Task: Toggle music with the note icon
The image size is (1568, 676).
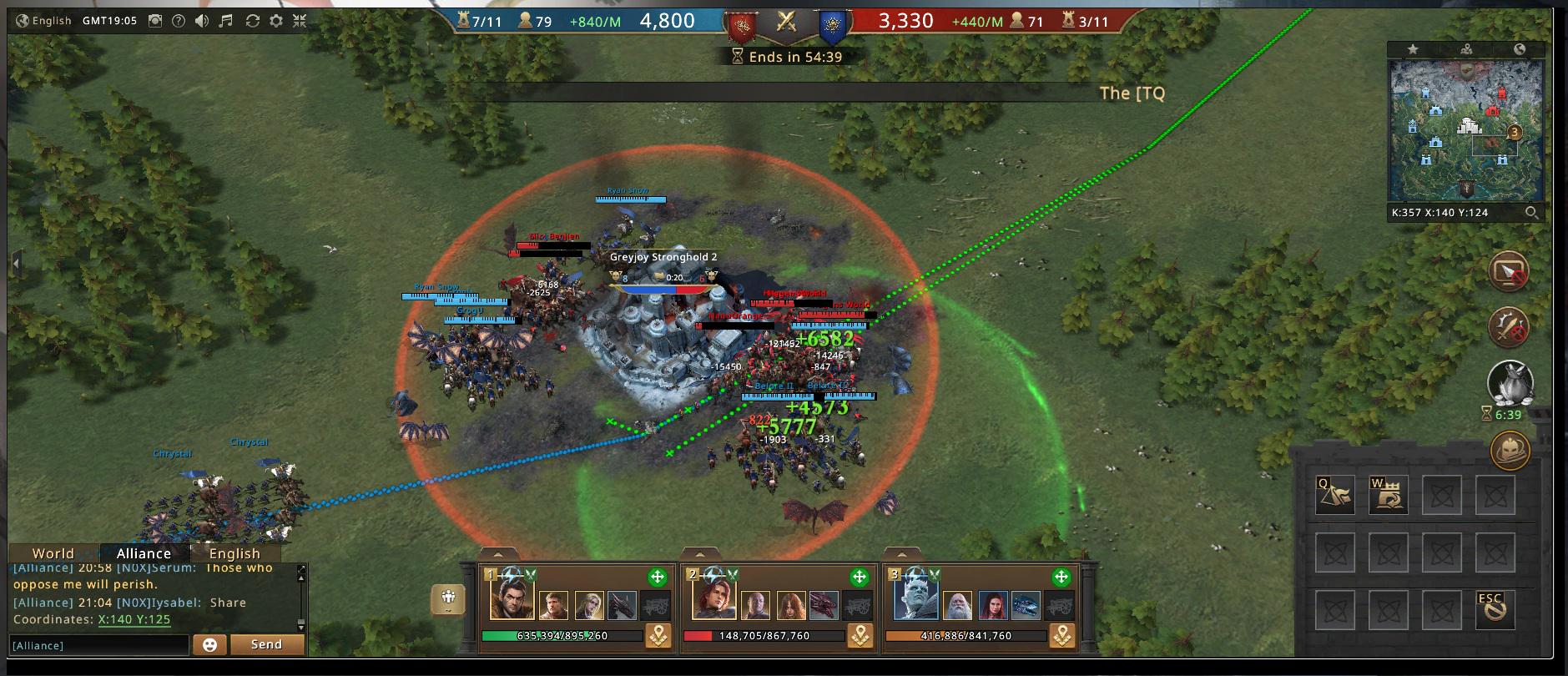Action: 227,21
